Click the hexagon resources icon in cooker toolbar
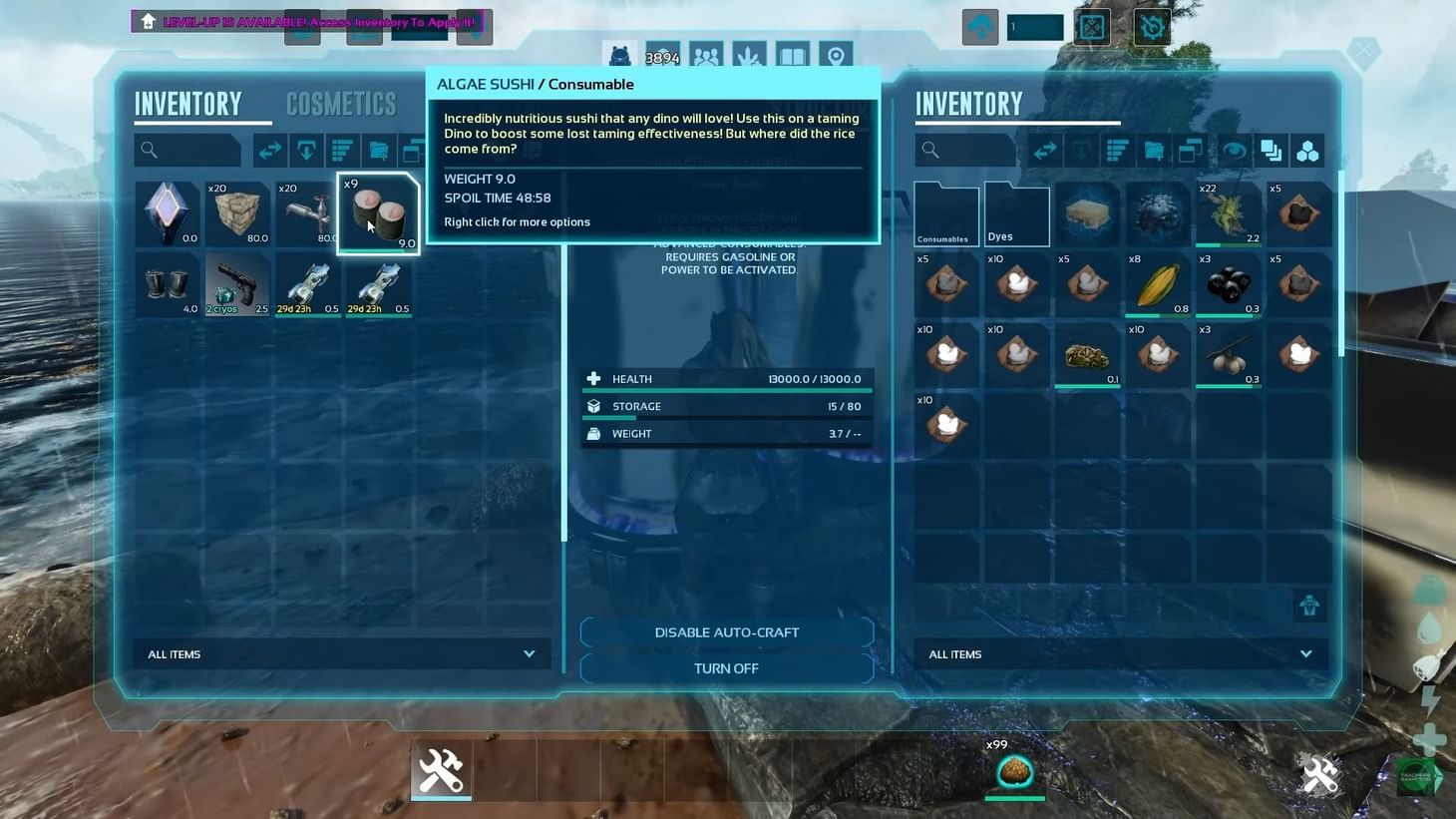Viewport: 1456px width, 819px height. click(x=1308, y=151)
